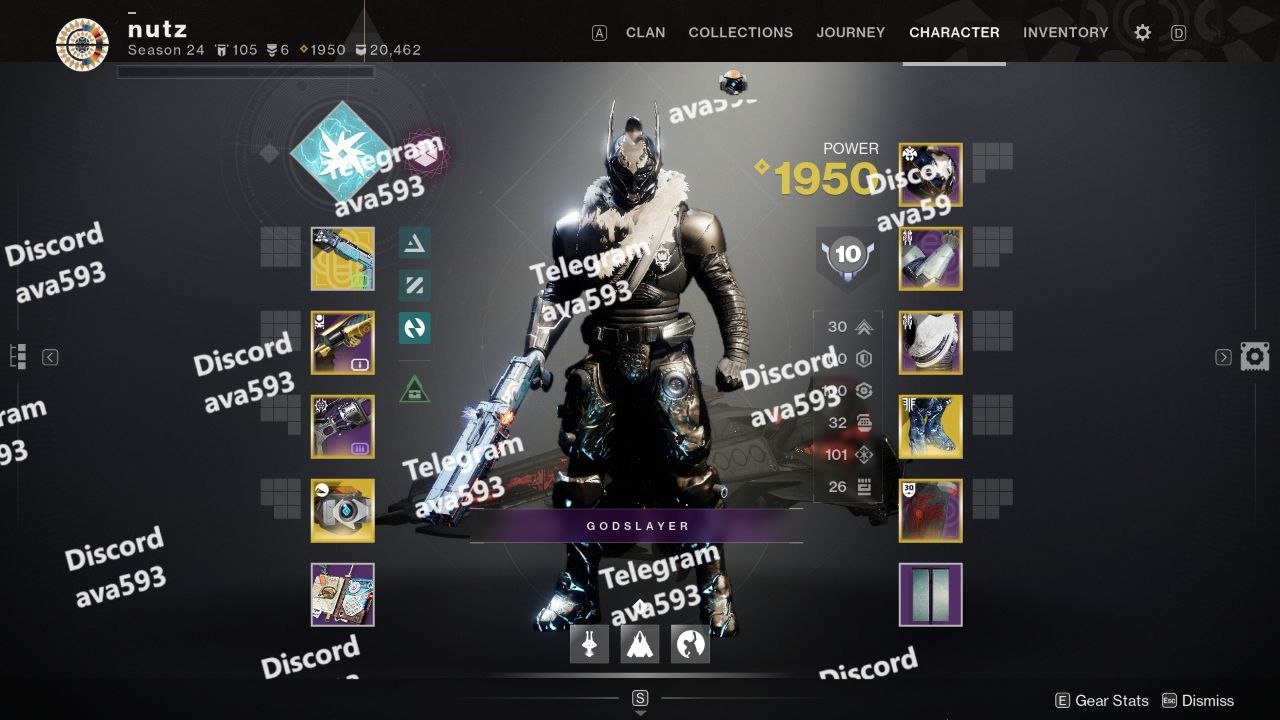This screenshot has width=1280, height=720.
Task: Choose the energy weapon slot
Action: click(x=343, y=343)
